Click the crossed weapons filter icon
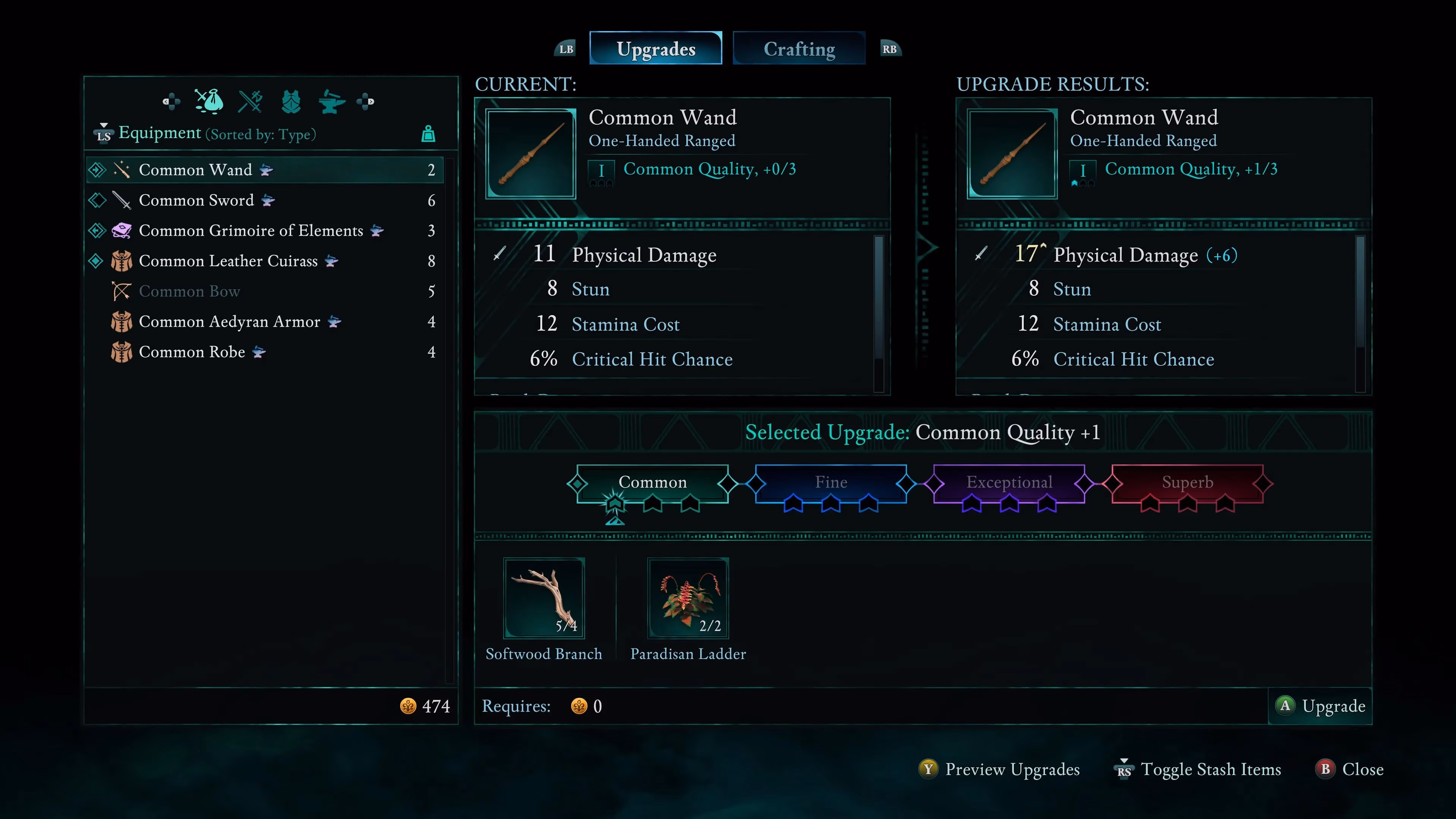 pyautogui.click(x=251, y=102)
